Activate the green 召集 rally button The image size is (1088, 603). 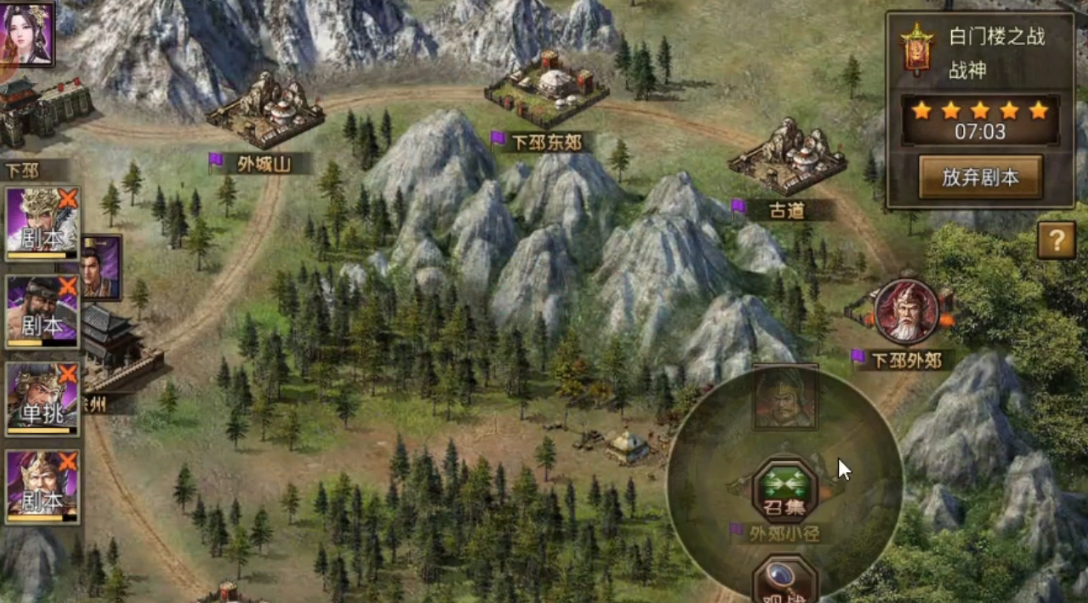click(785, 490)
